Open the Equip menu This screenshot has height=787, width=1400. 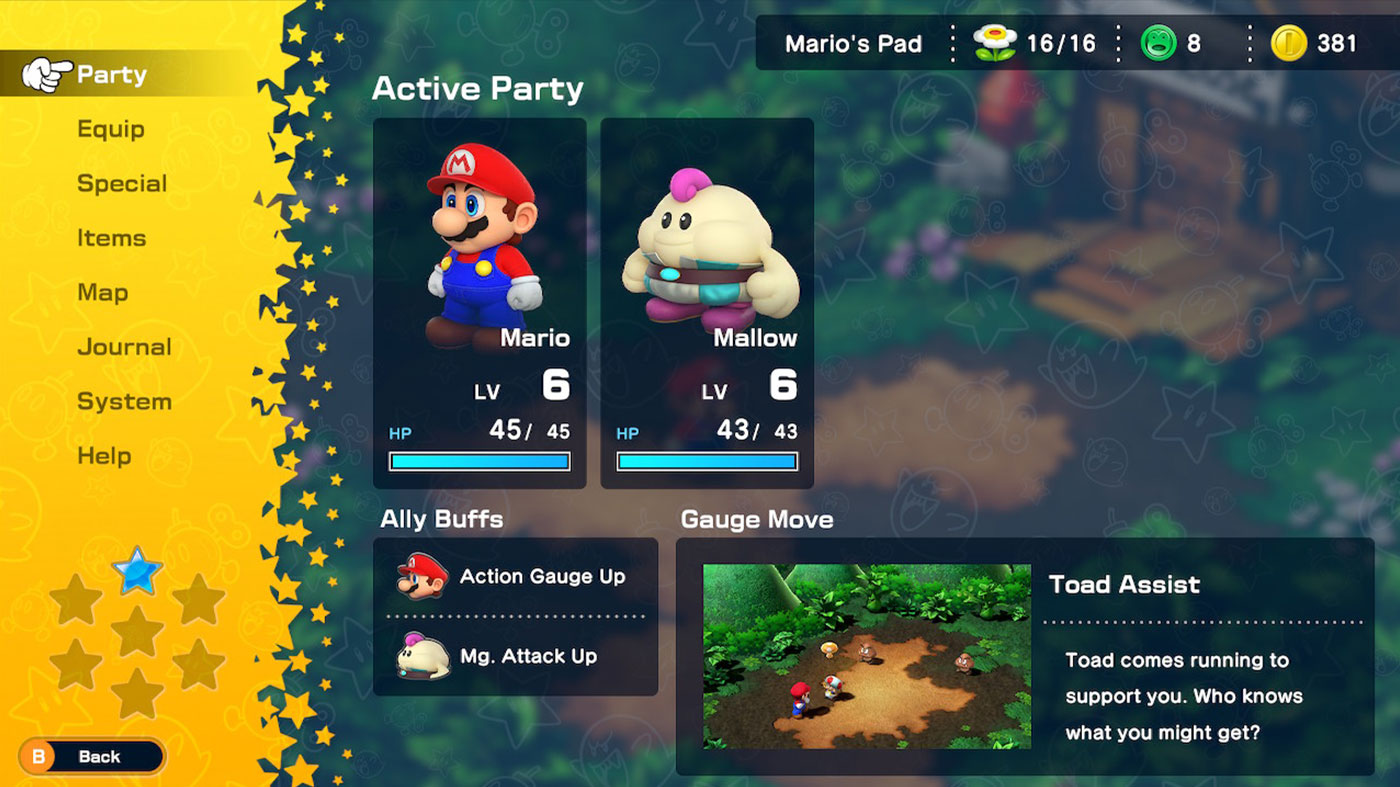[111, 129]
